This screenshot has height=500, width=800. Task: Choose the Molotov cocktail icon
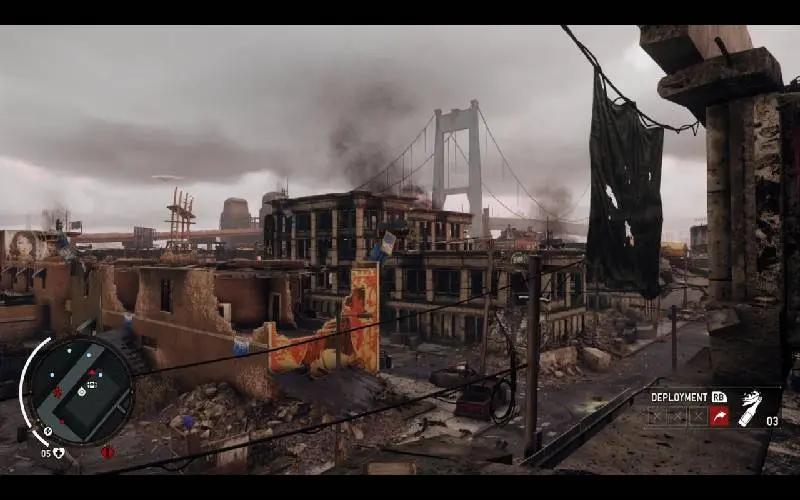pos(749,409)
